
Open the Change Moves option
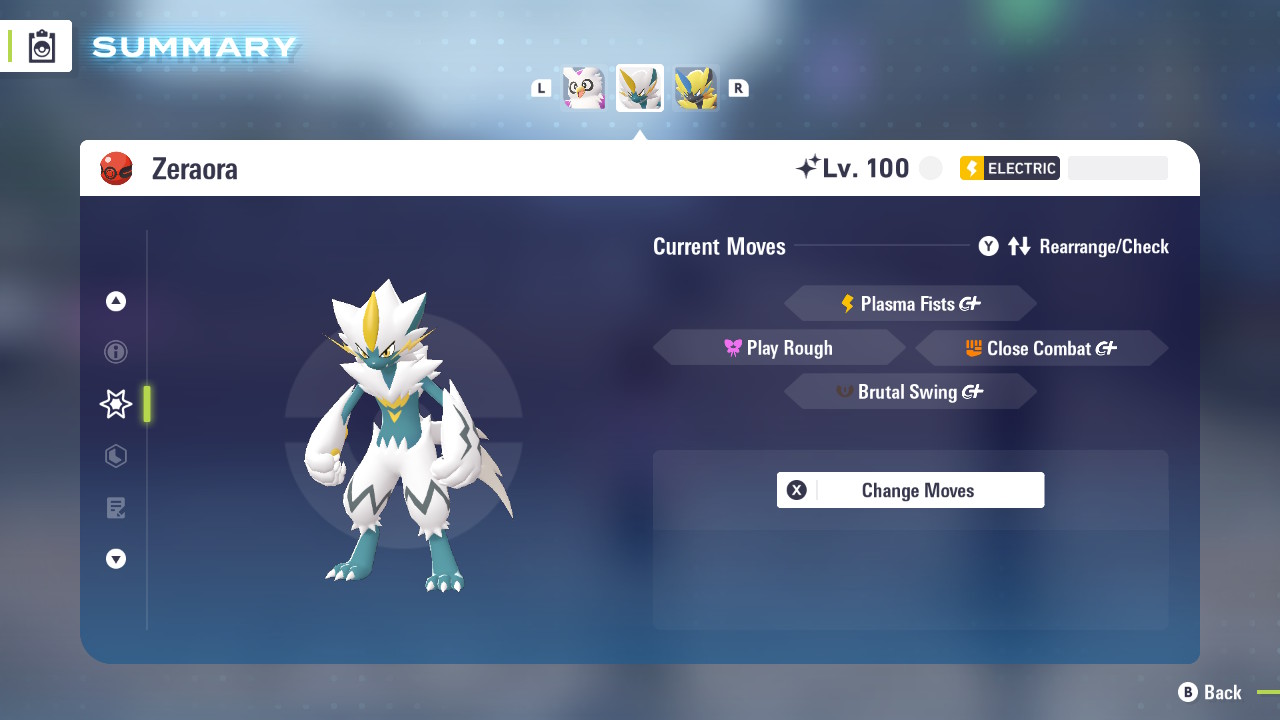910,490
